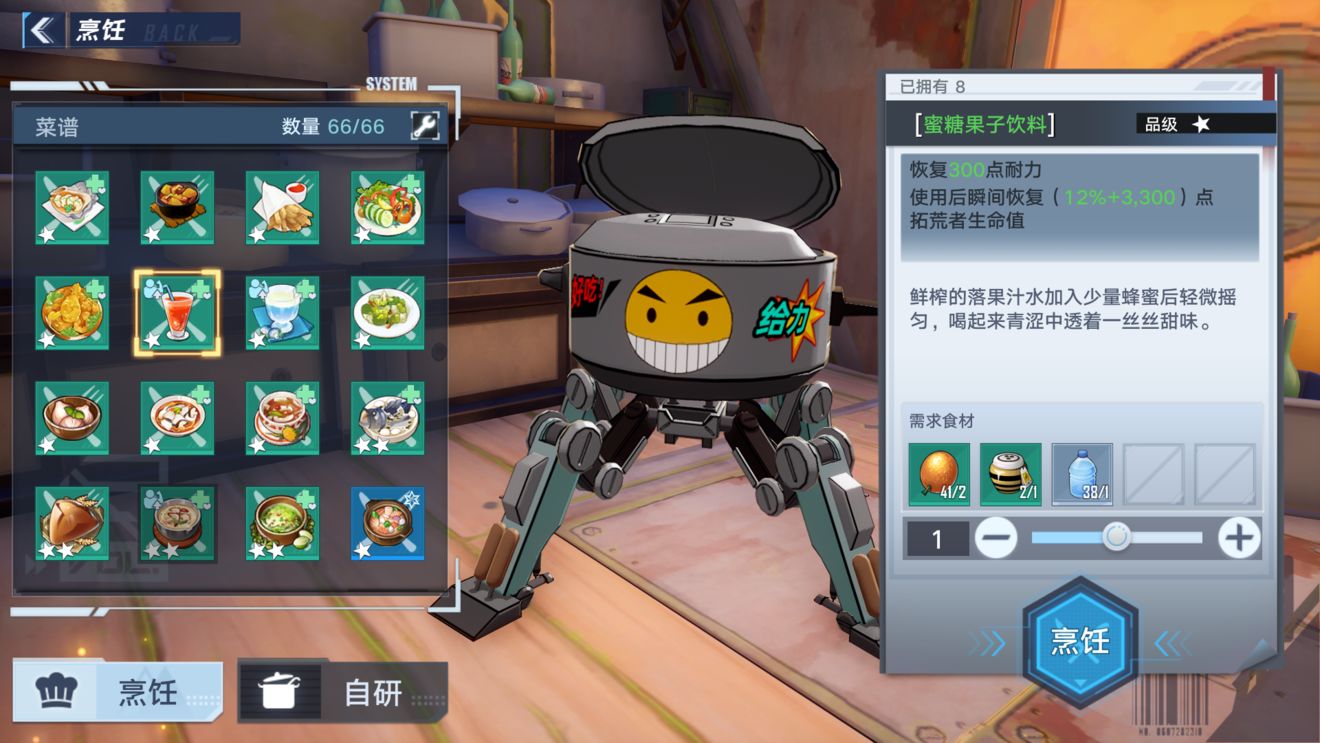
Task: Decrease cooking quantity with minus button
Action: pyautogui.click(x=995, y=539)
